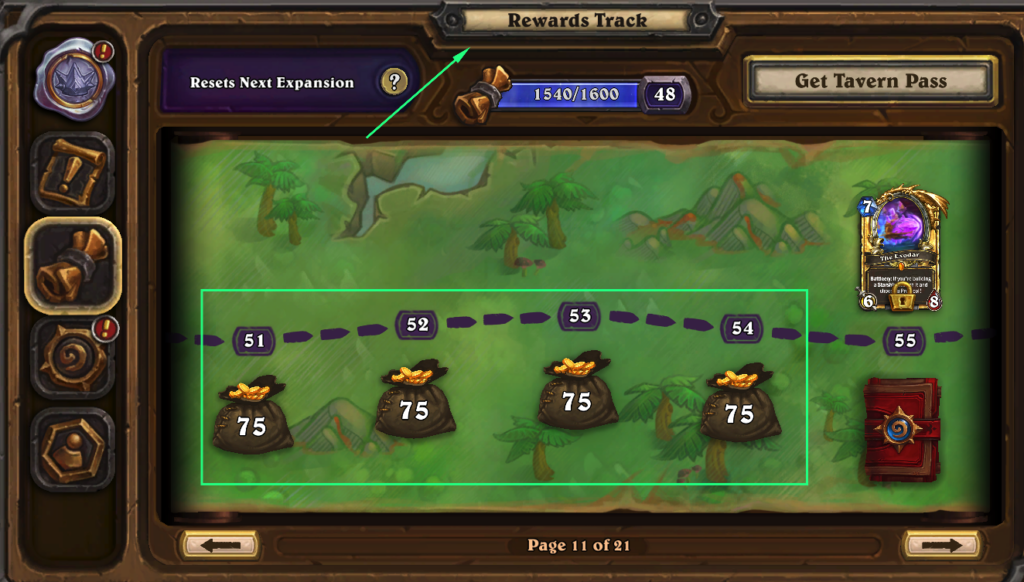
Task: Select the level 51 gold bag reward
Action: (x=252, y=414)
